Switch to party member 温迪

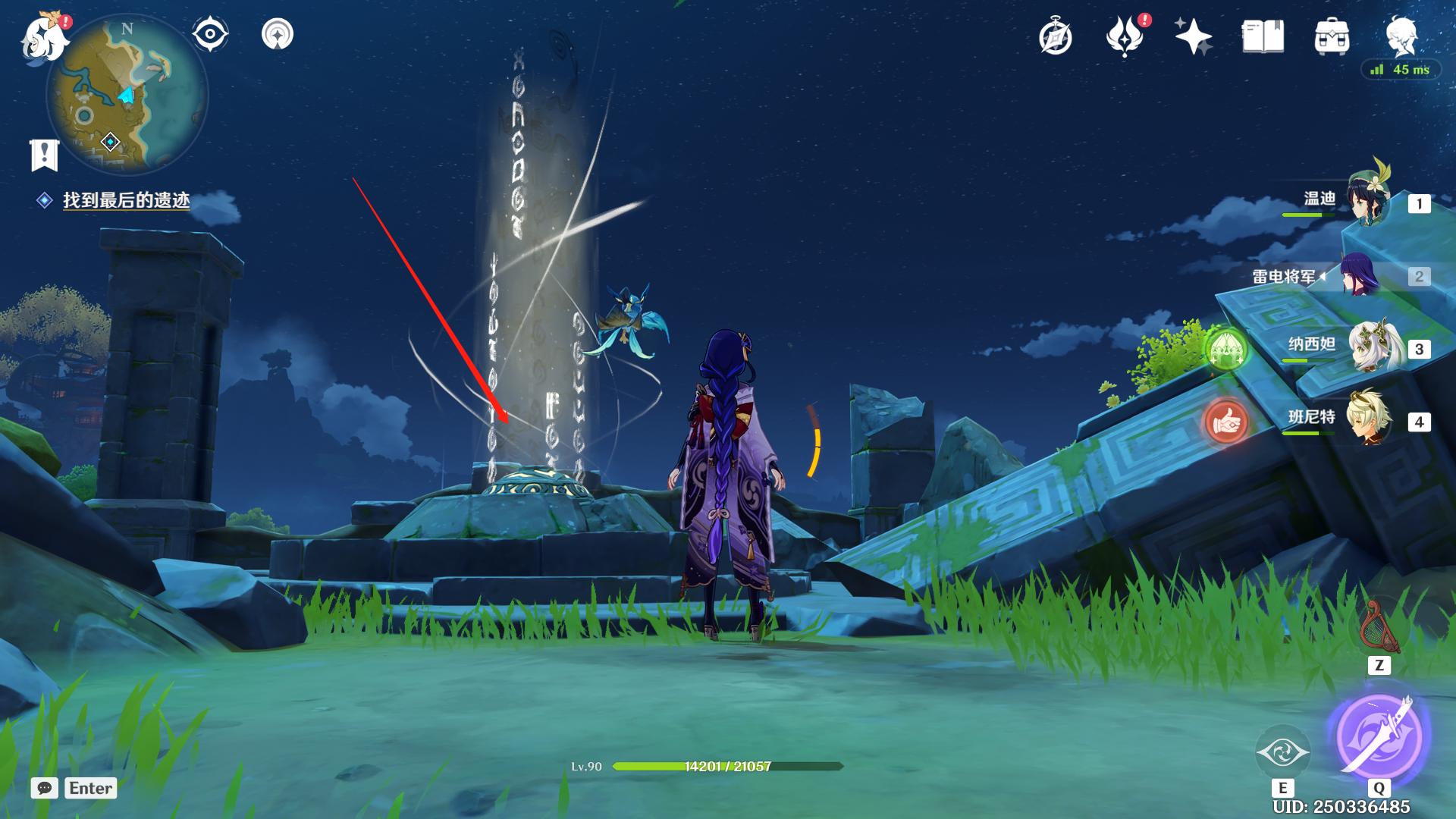(x=1369, y=200)
